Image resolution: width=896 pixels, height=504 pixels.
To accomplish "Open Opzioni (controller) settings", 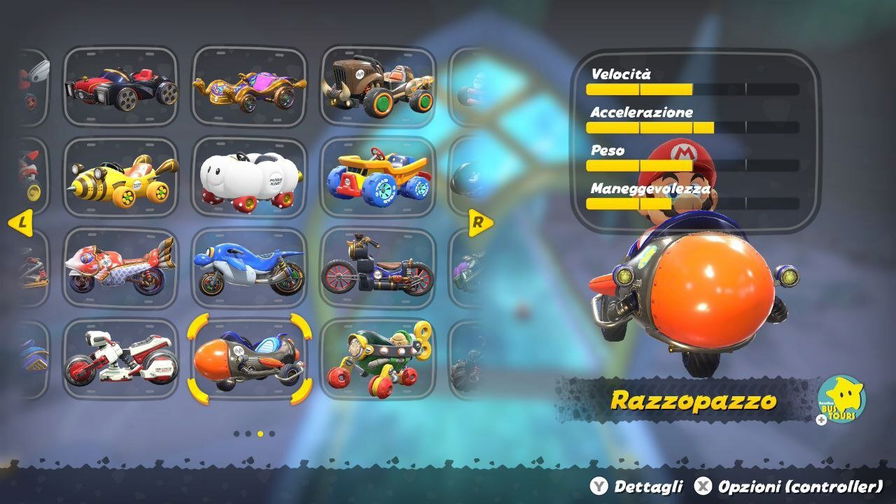I will pyautogui.click(x=789, y=486).
